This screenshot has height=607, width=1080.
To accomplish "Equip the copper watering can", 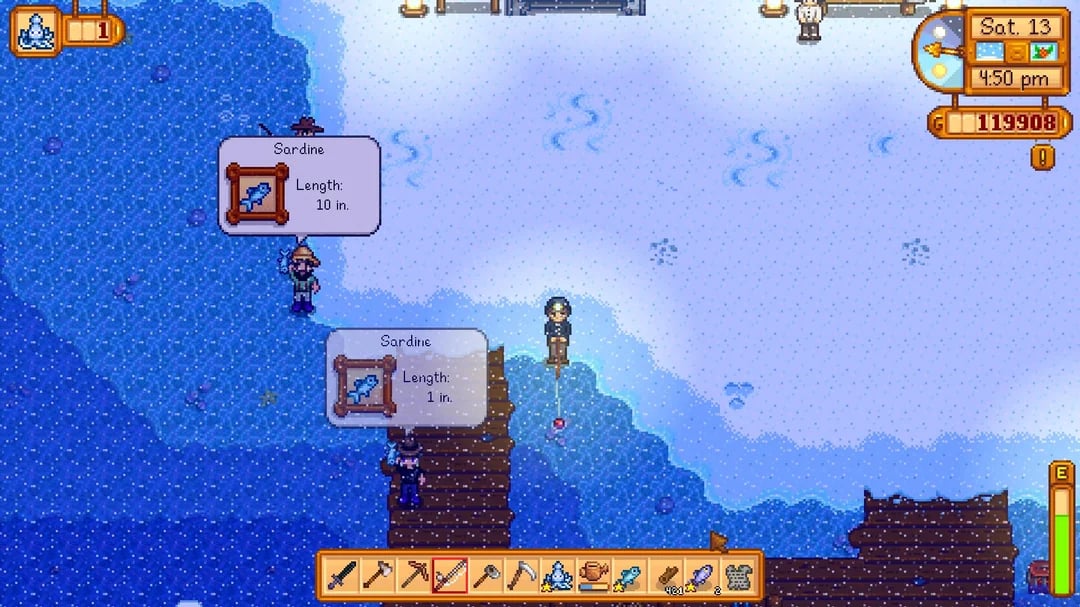I will [593, 576].
